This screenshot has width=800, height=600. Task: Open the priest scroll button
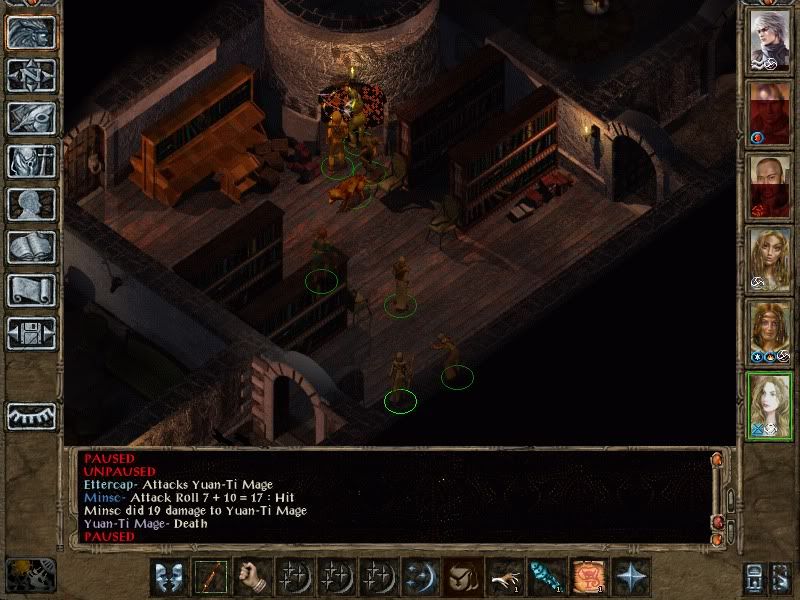click(x=32, y=290)
